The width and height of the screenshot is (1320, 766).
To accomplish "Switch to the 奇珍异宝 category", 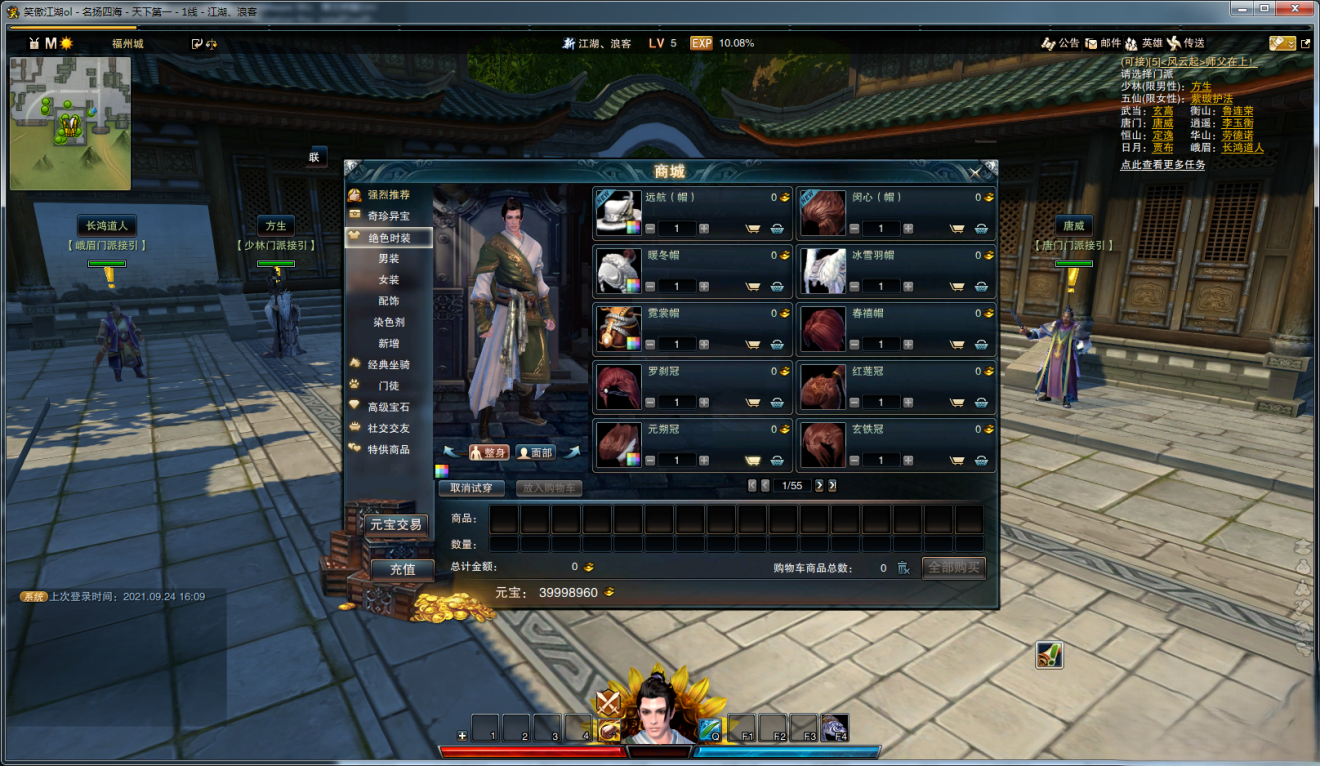I will [x=388, y=216].
